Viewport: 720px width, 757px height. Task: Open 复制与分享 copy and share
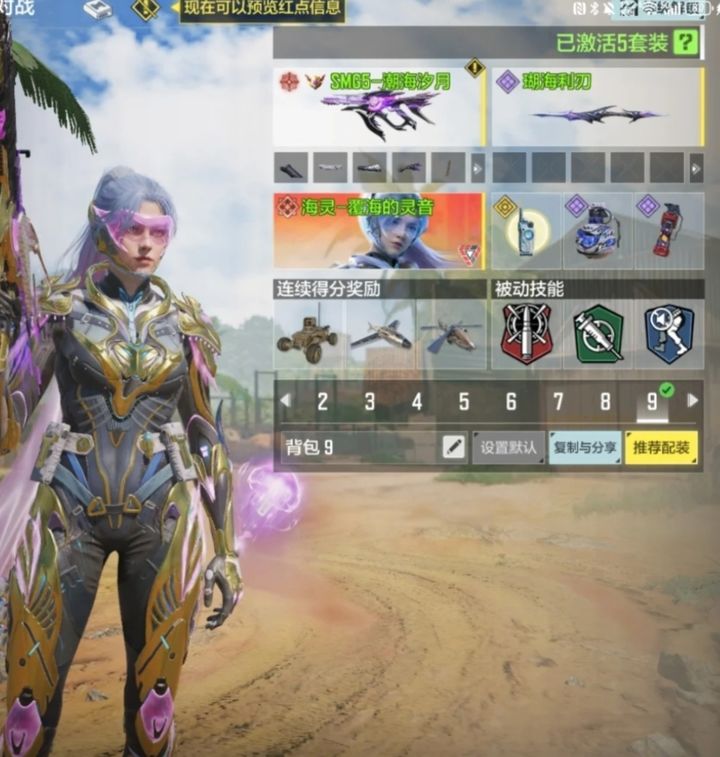click(x=584, y=447)
